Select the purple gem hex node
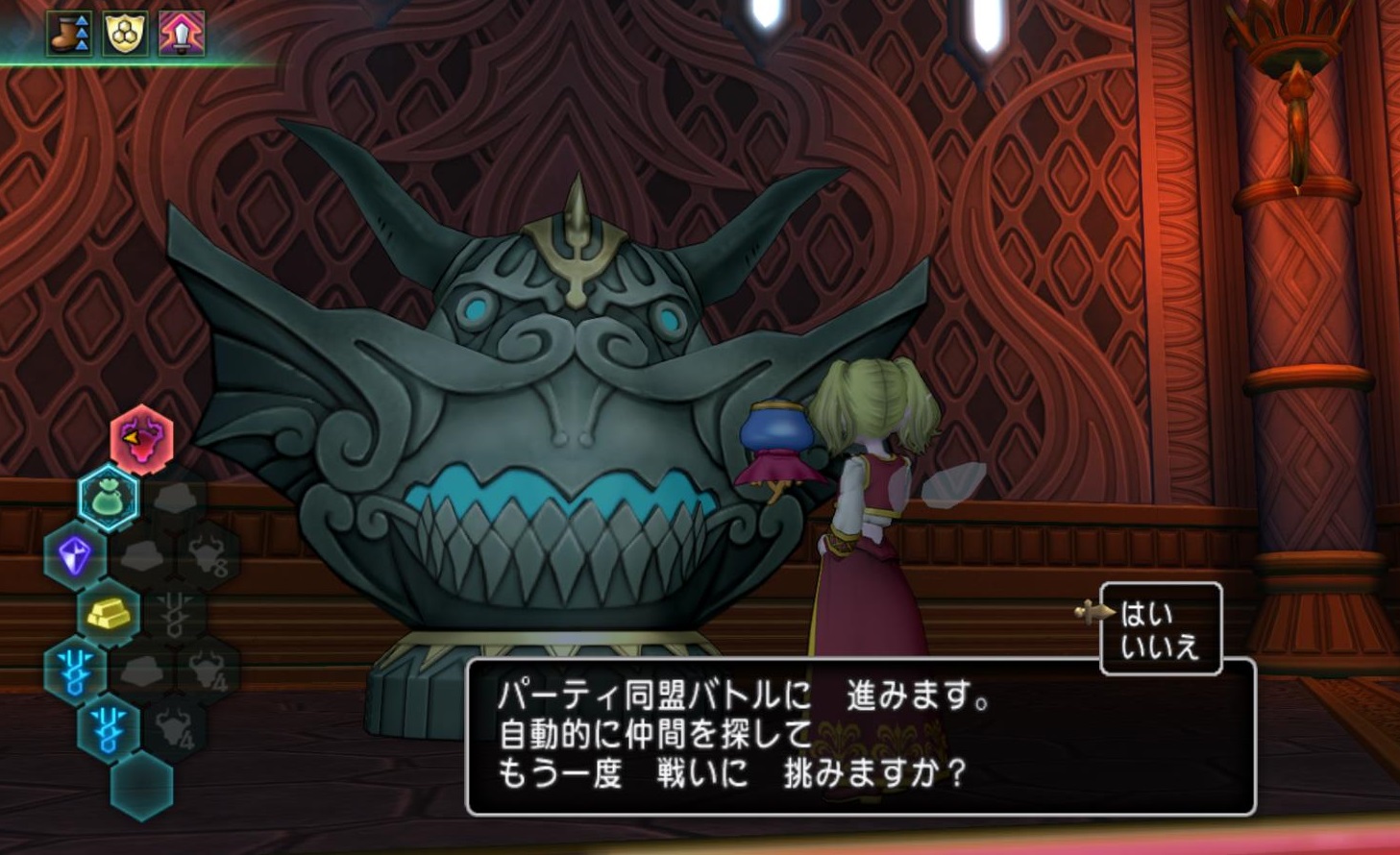 75,554
